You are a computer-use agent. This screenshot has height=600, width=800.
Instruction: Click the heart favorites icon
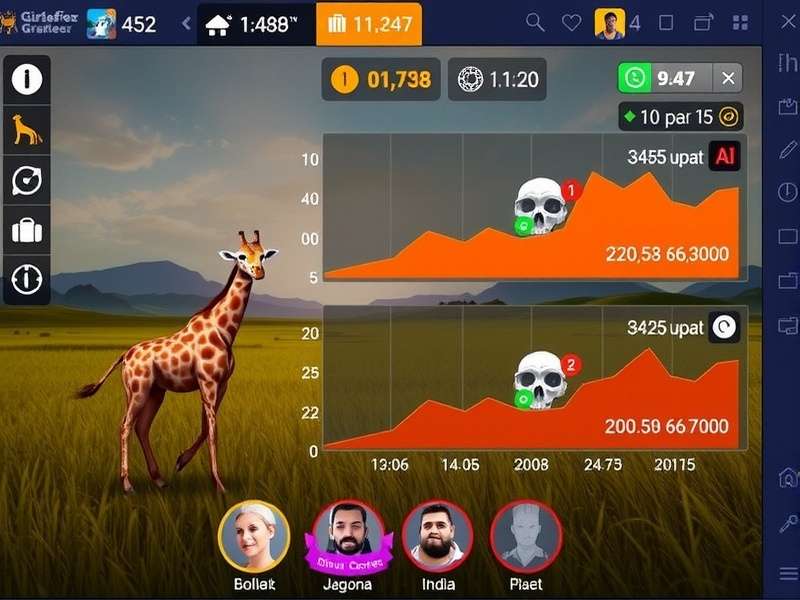coord(571,23)
